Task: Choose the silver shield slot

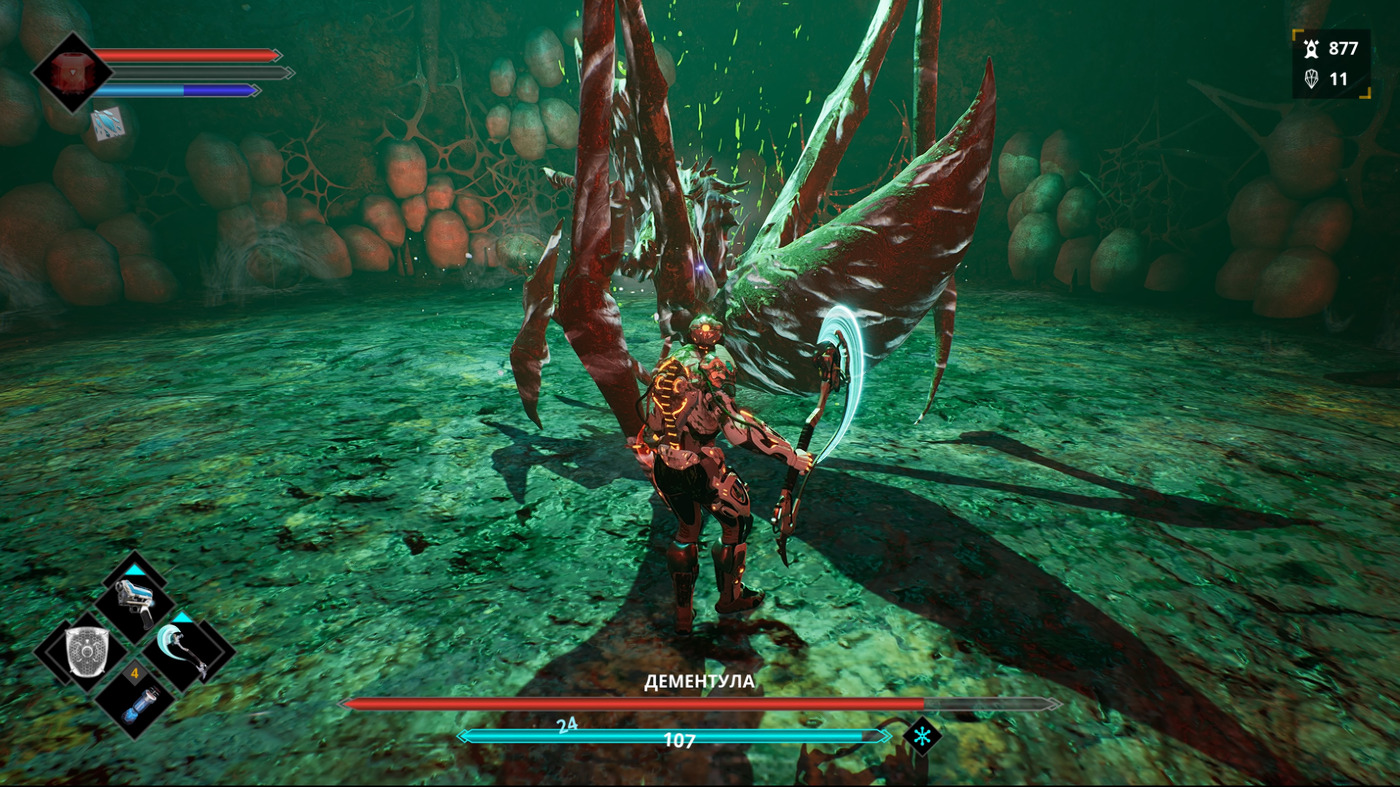Action: pos(85,651)
